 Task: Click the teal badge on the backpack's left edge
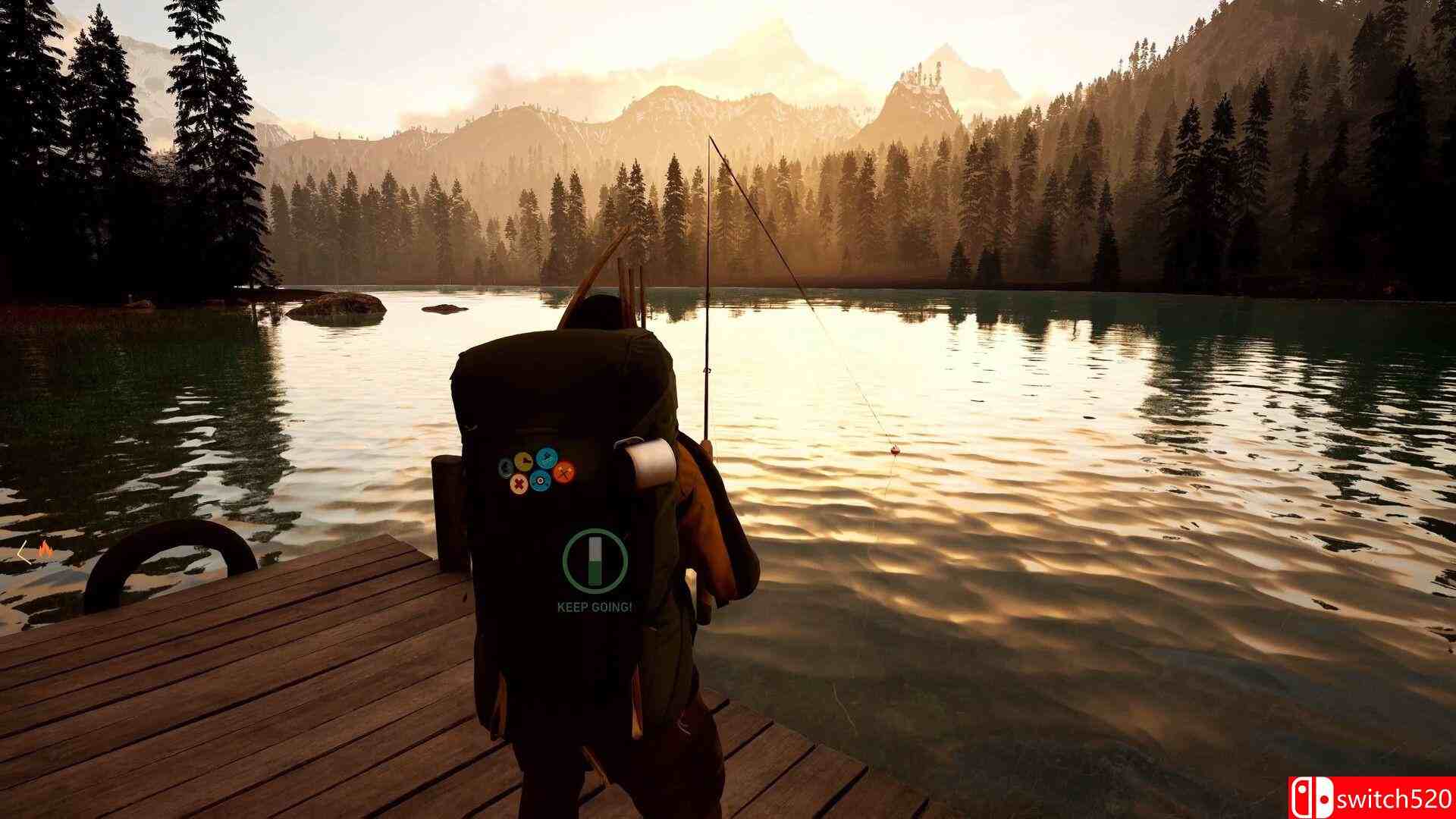[x=505, y=467]
